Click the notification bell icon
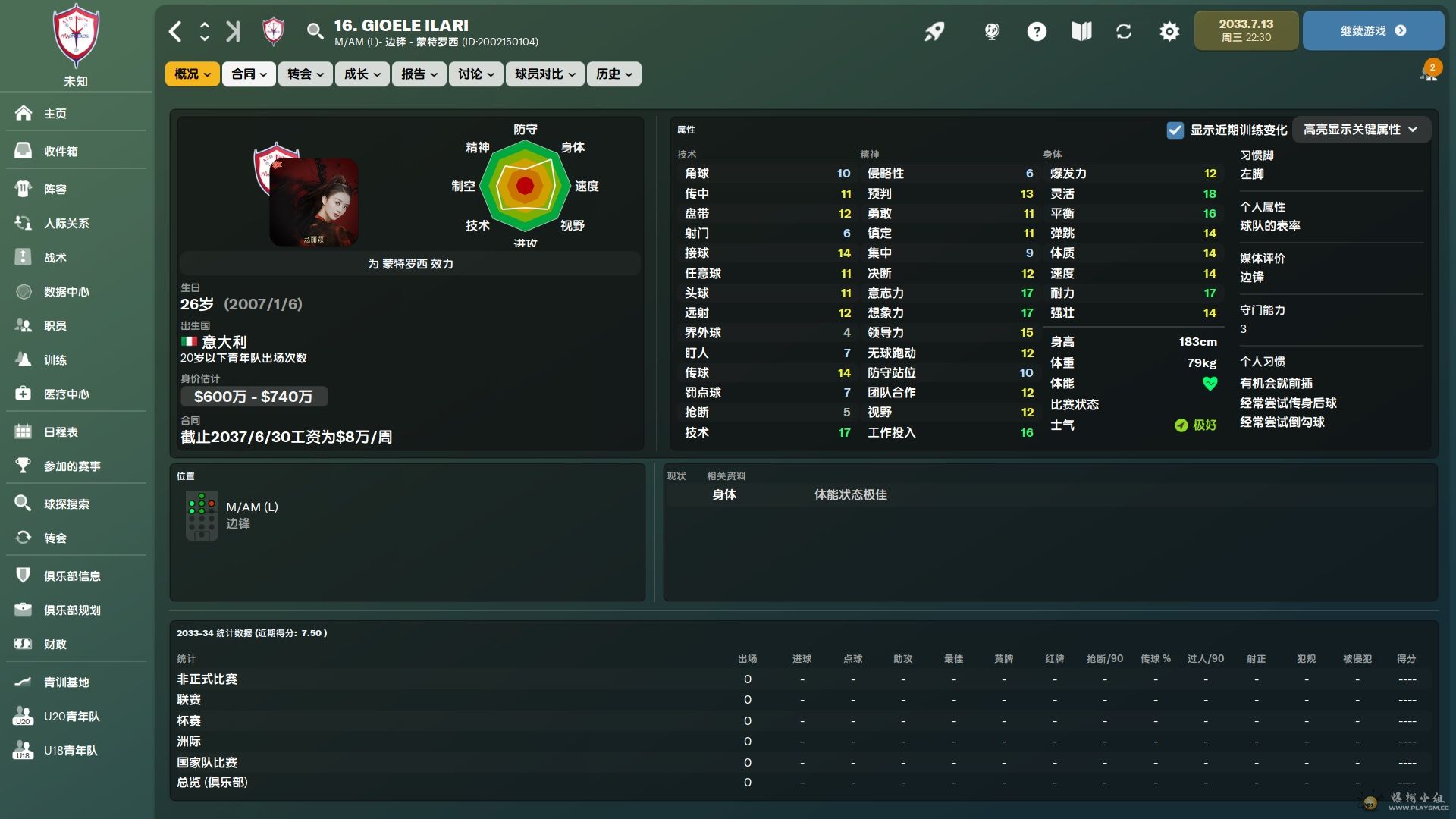The height and width of the screenshot is (819, 1456). click(1429, 73)
